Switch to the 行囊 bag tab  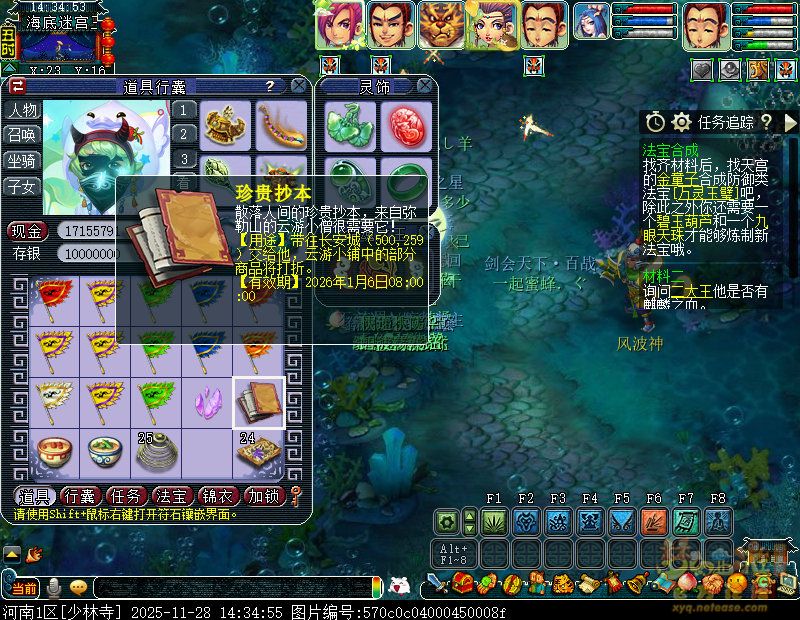pyautogui.click(x=78, y=496)
